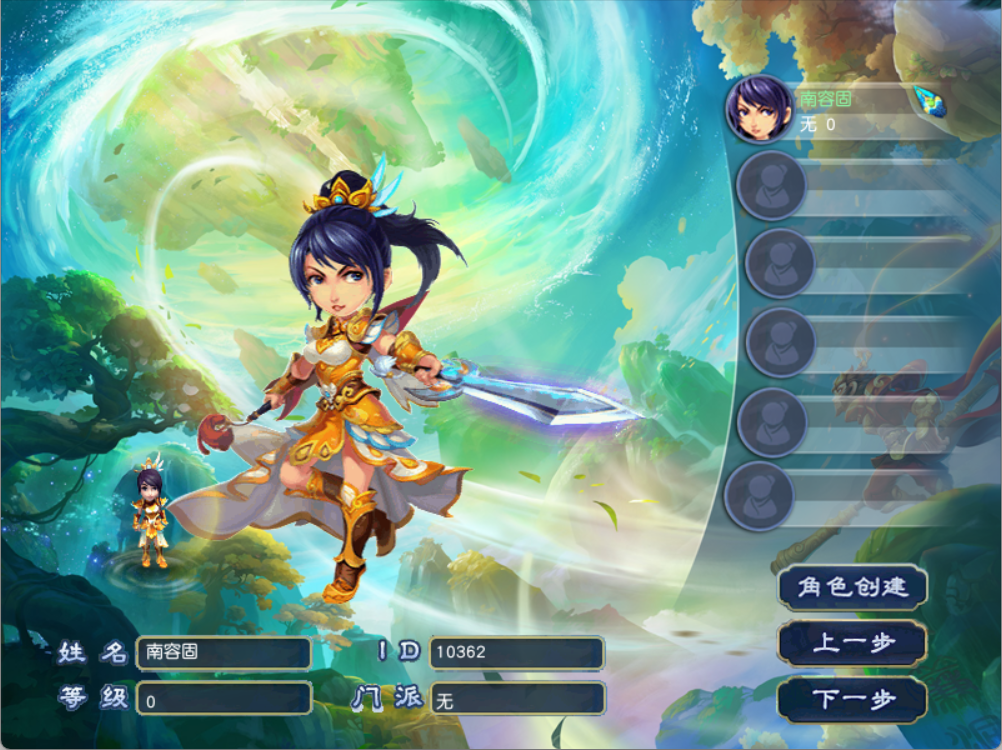
Task: Click the blue gem icon beside 南容固
Action: coord(929,99)
